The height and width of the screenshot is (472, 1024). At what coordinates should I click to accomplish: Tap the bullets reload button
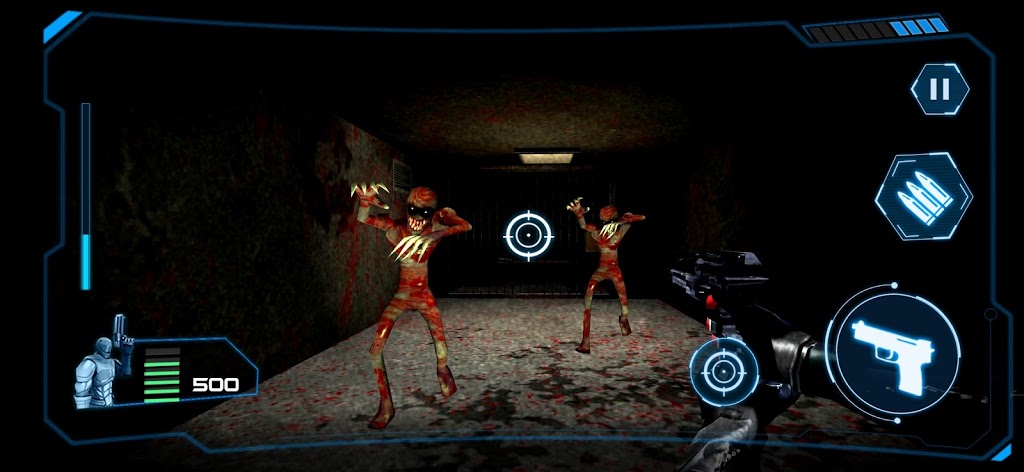(x=923, y=196)
